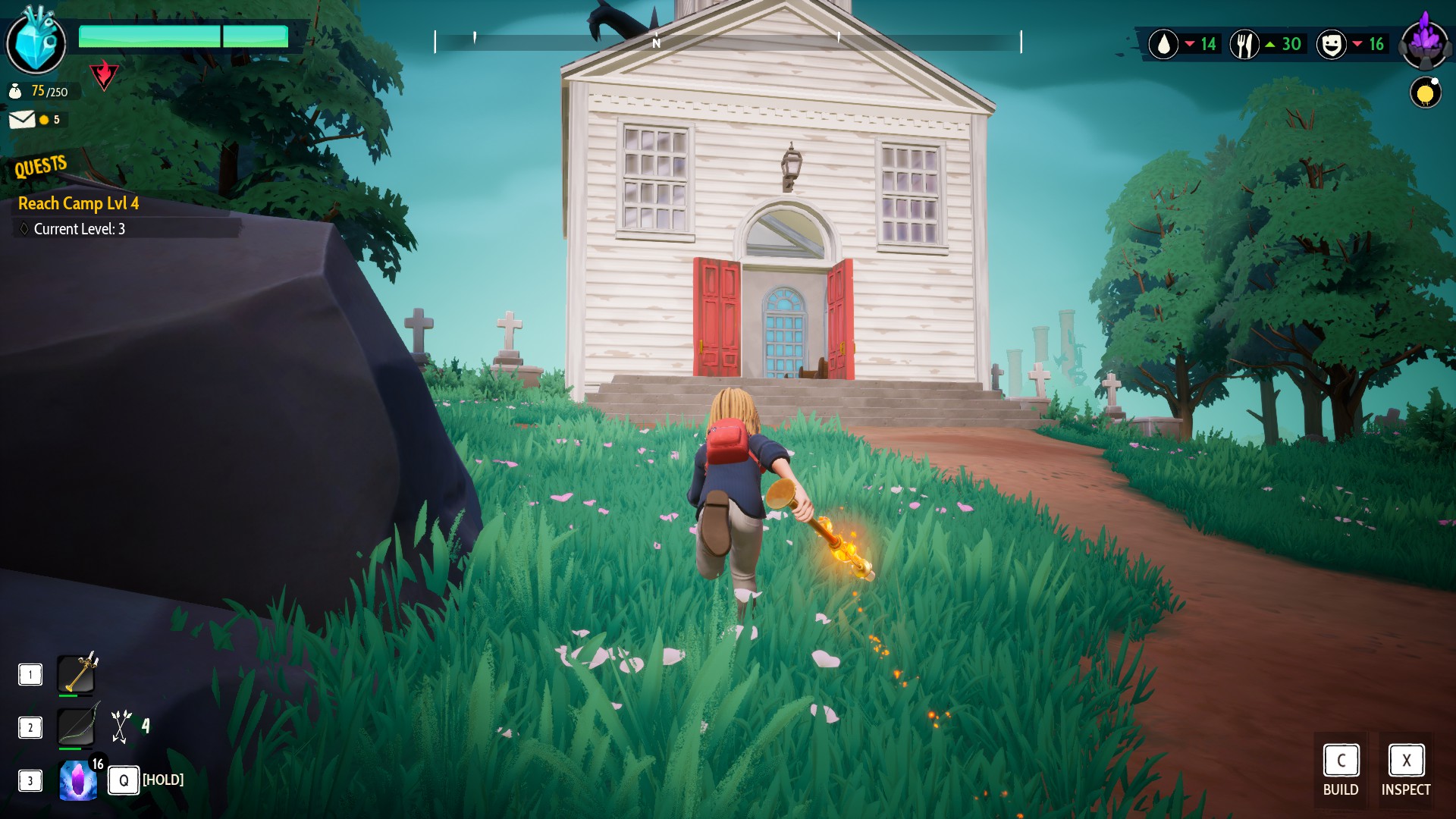
Task: Click the QUESTS header
Action: tap(41, 166)
